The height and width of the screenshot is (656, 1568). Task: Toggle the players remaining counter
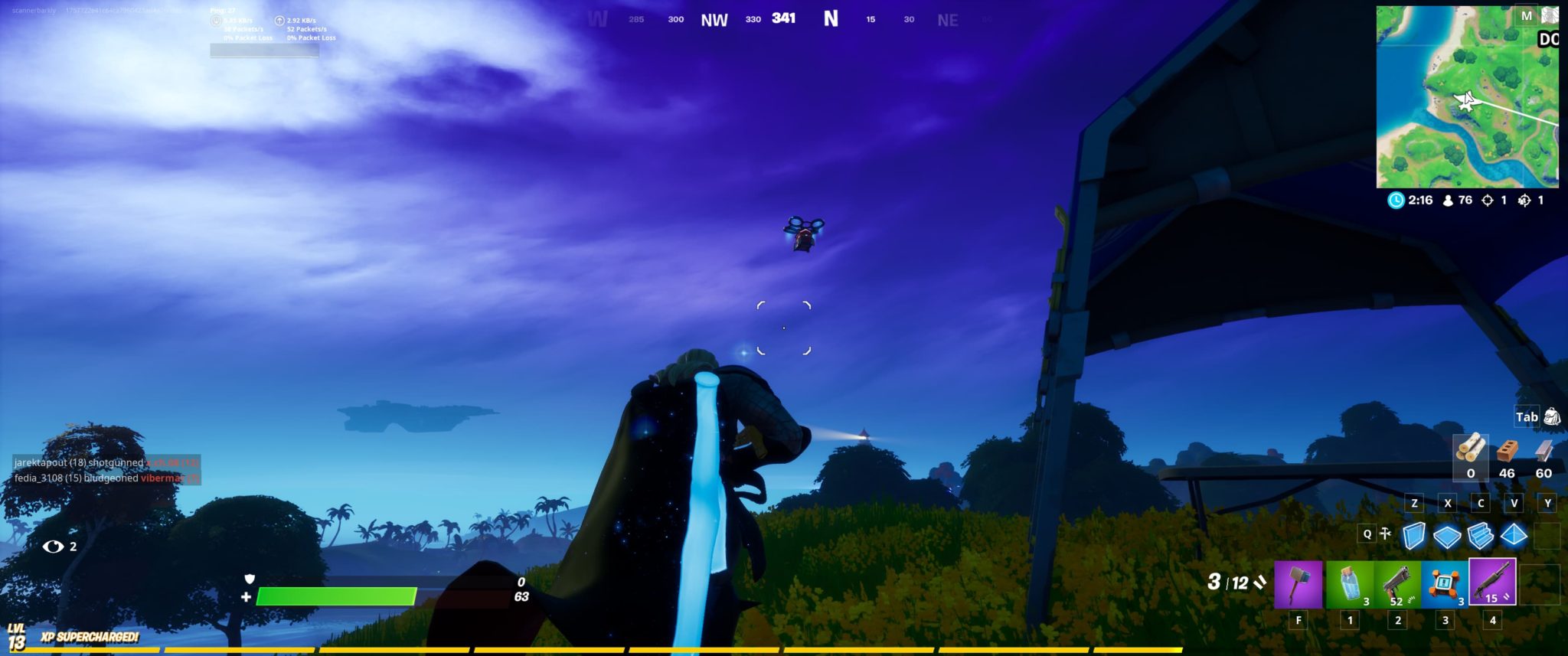click(1448, 201)
